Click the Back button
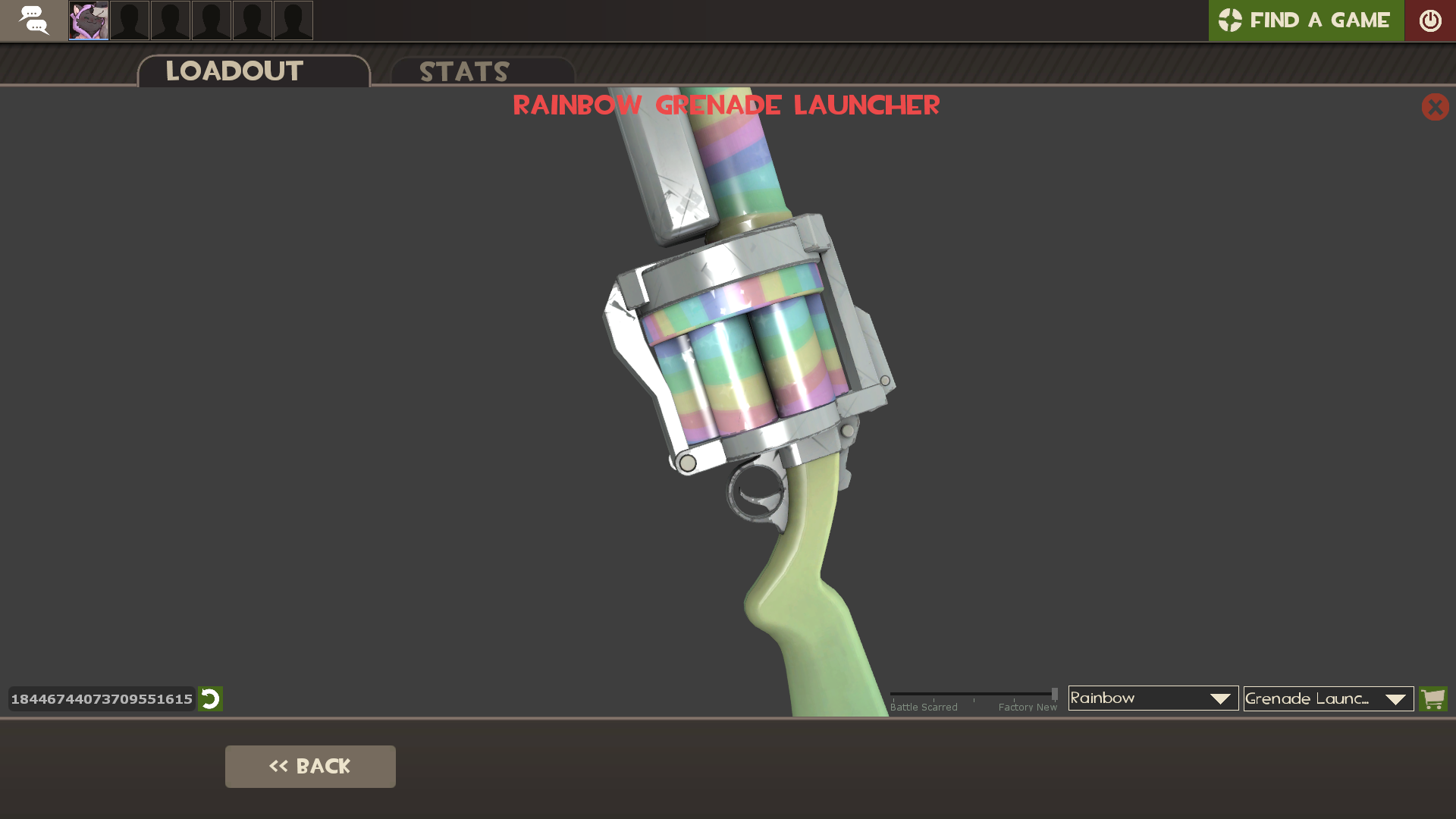The width and height of the screenshot is (1456, 819). point(310,766)
